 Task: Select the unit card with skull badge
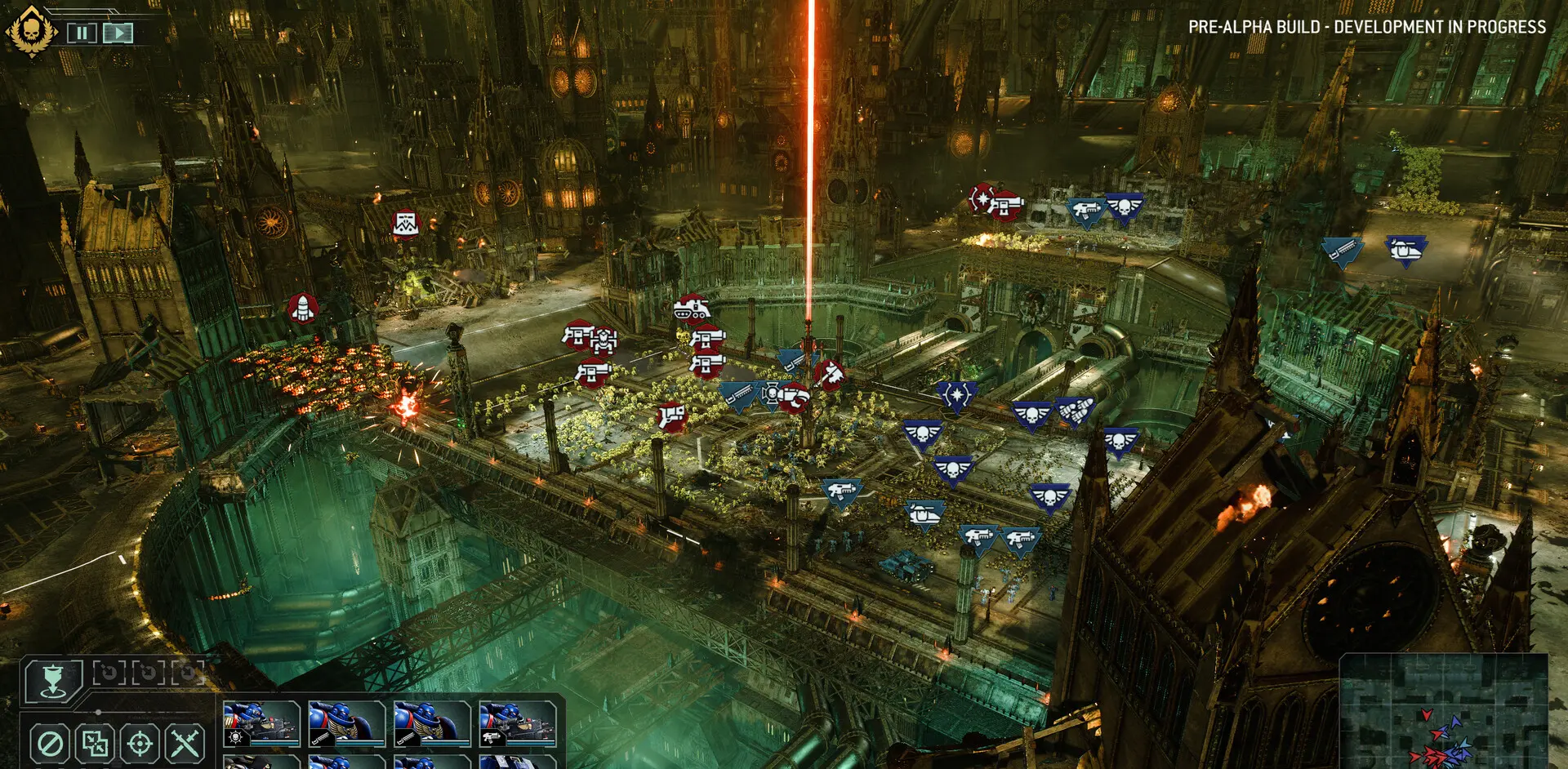tap(261, 723)
